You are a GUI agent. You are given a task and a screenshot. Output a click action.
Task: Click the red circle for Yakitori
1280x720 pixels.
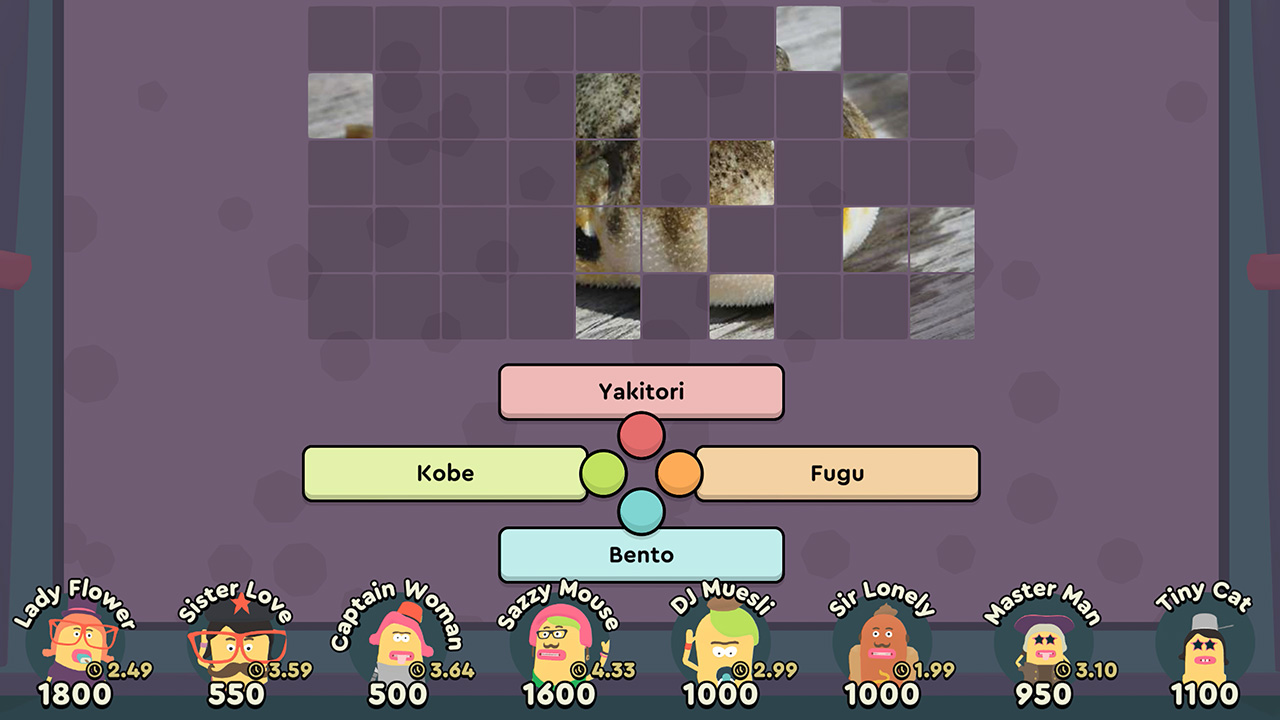pyautogui.click(x=641, y=434)
